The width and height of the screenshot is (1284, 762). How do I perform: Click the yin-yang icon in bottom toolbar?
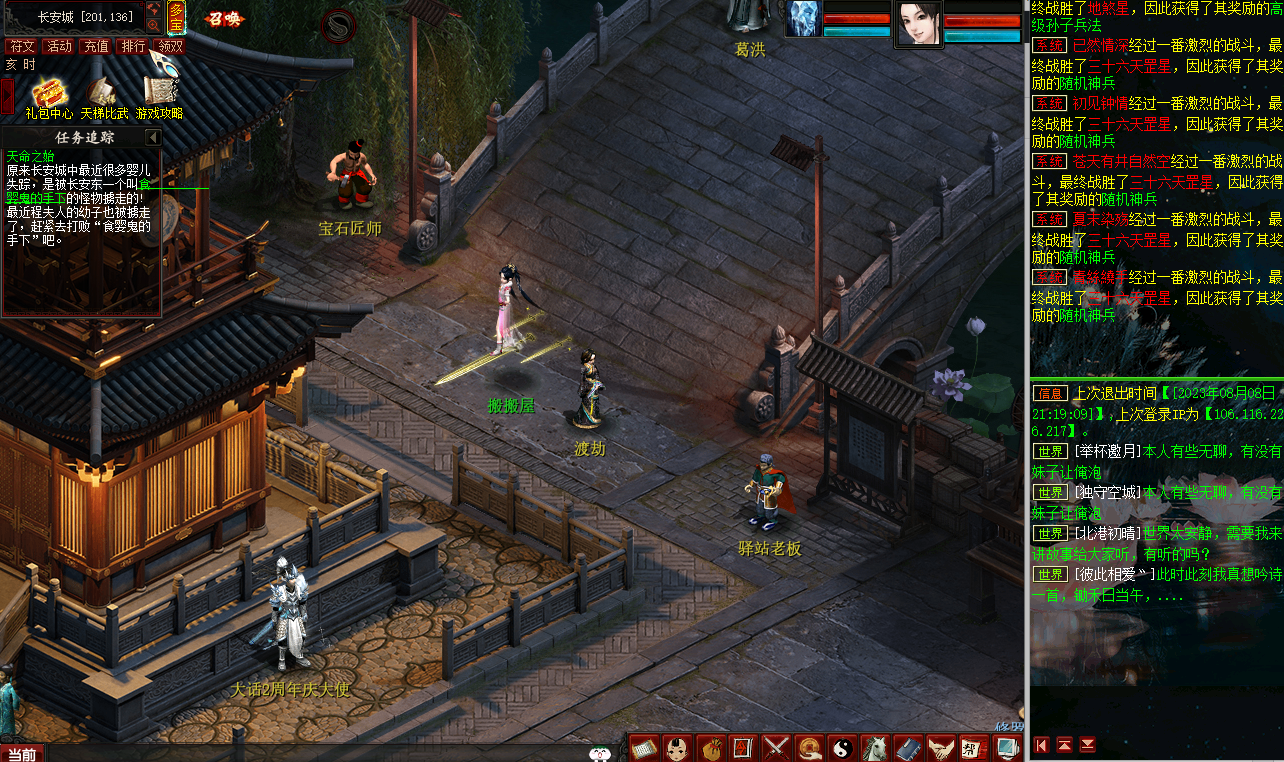(x=843, y=747)
